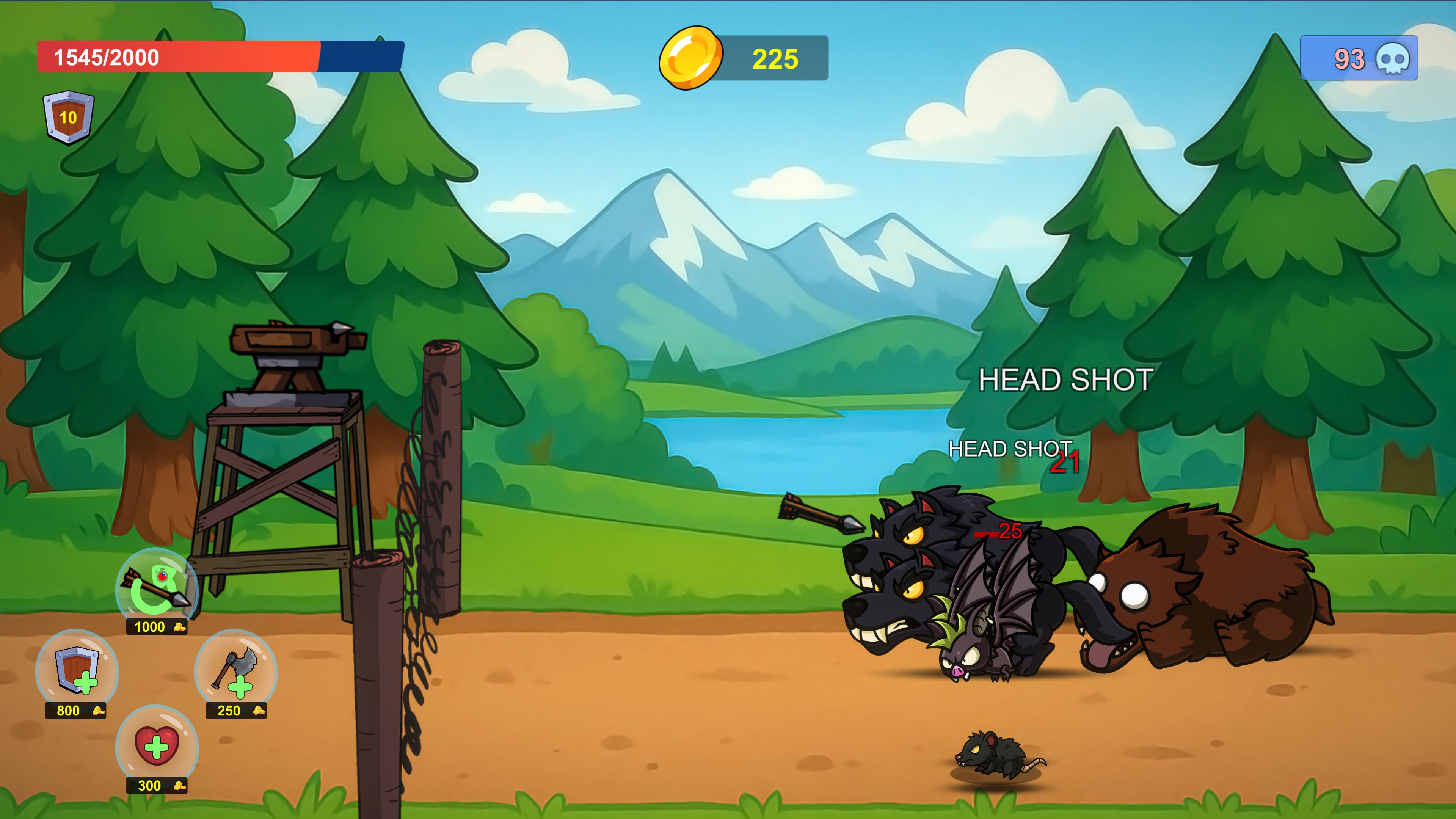The height and width of the screenshot is (819, 1456).
Task: Upgrade axe damage for 250 coins
Action: 235,671
